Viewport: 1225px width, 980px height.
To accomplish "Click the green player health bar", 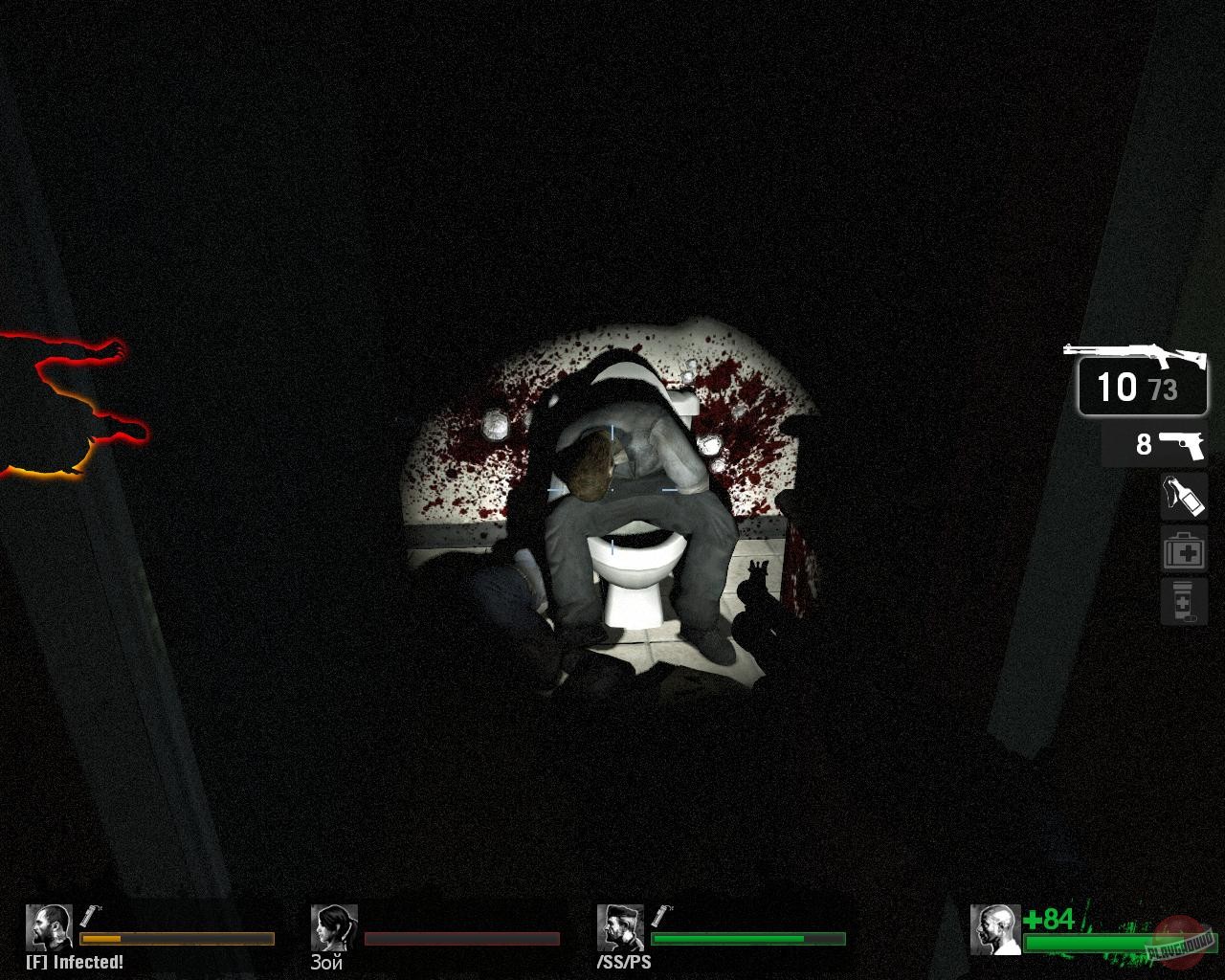I will point(1091,943).
